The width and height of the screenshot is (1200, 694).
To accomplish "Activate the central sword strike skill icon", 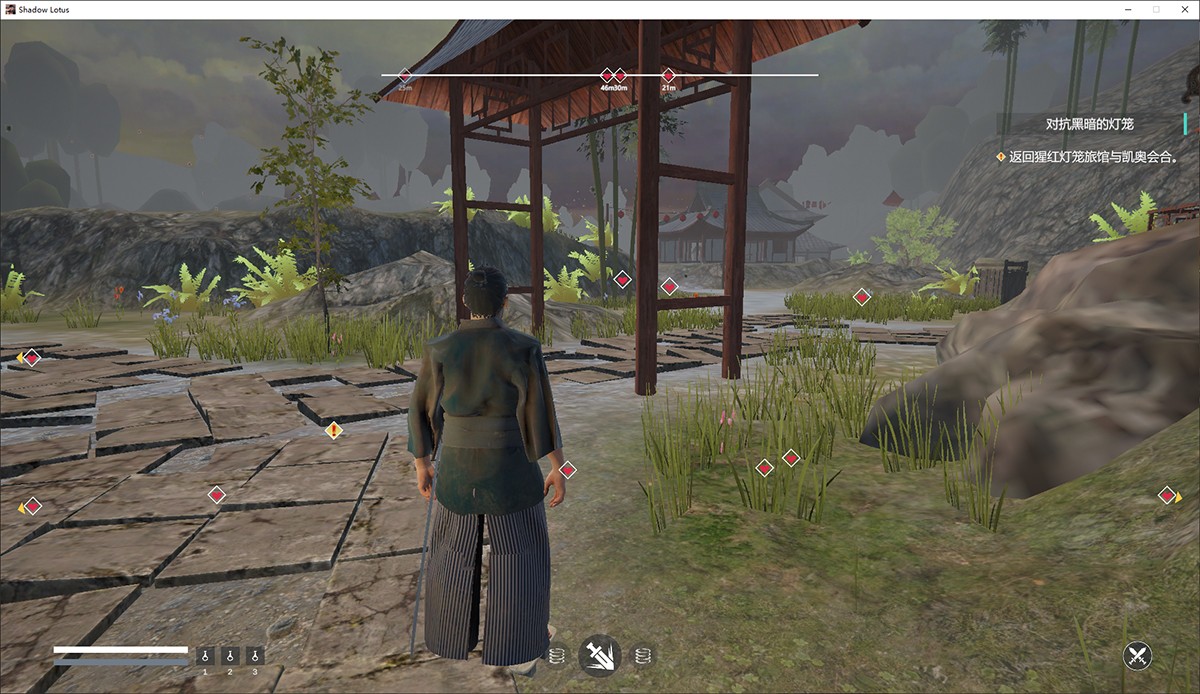I will [600, 656].
